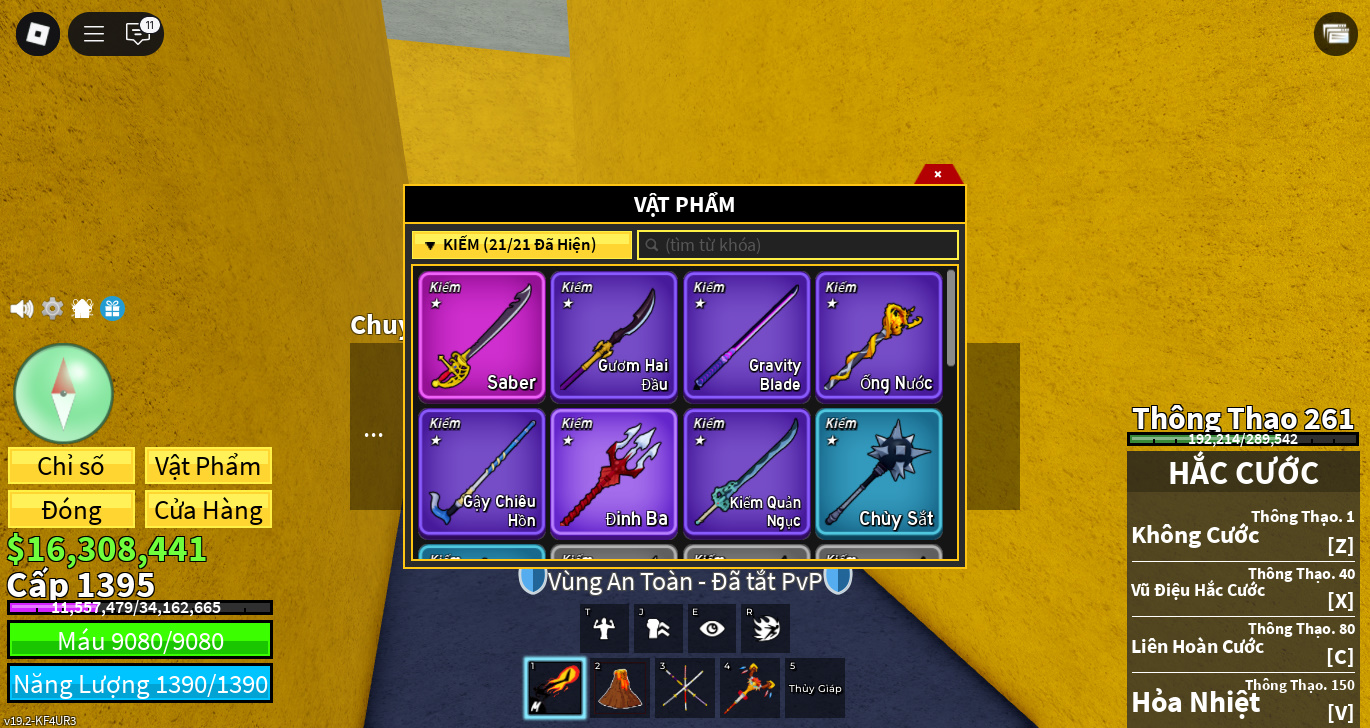Open the Kiếm category dropdown
1370x728 pixels.
point(521,245)
